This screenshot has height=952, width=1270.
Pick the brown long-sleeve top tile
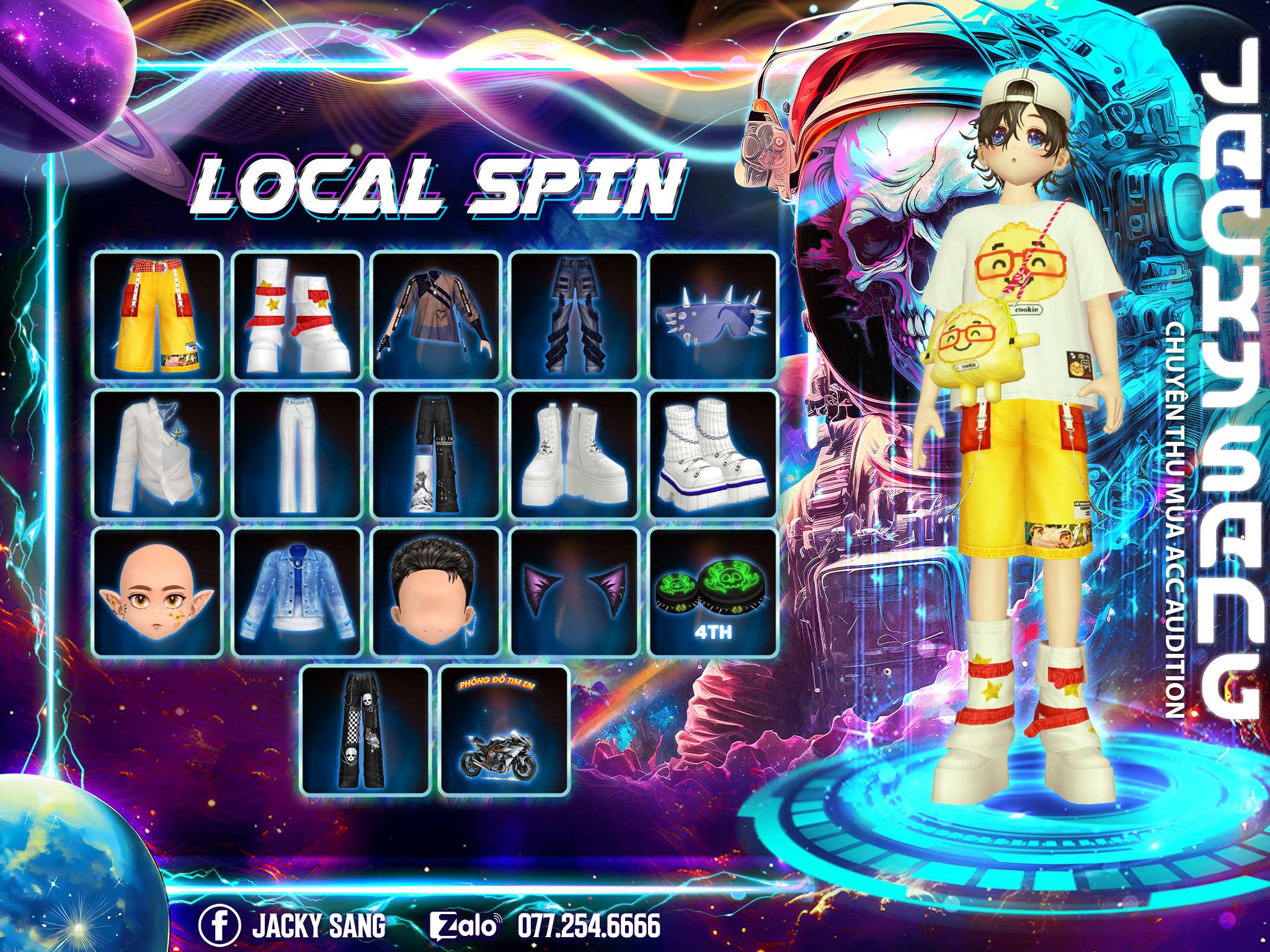(x=436, y=315)
